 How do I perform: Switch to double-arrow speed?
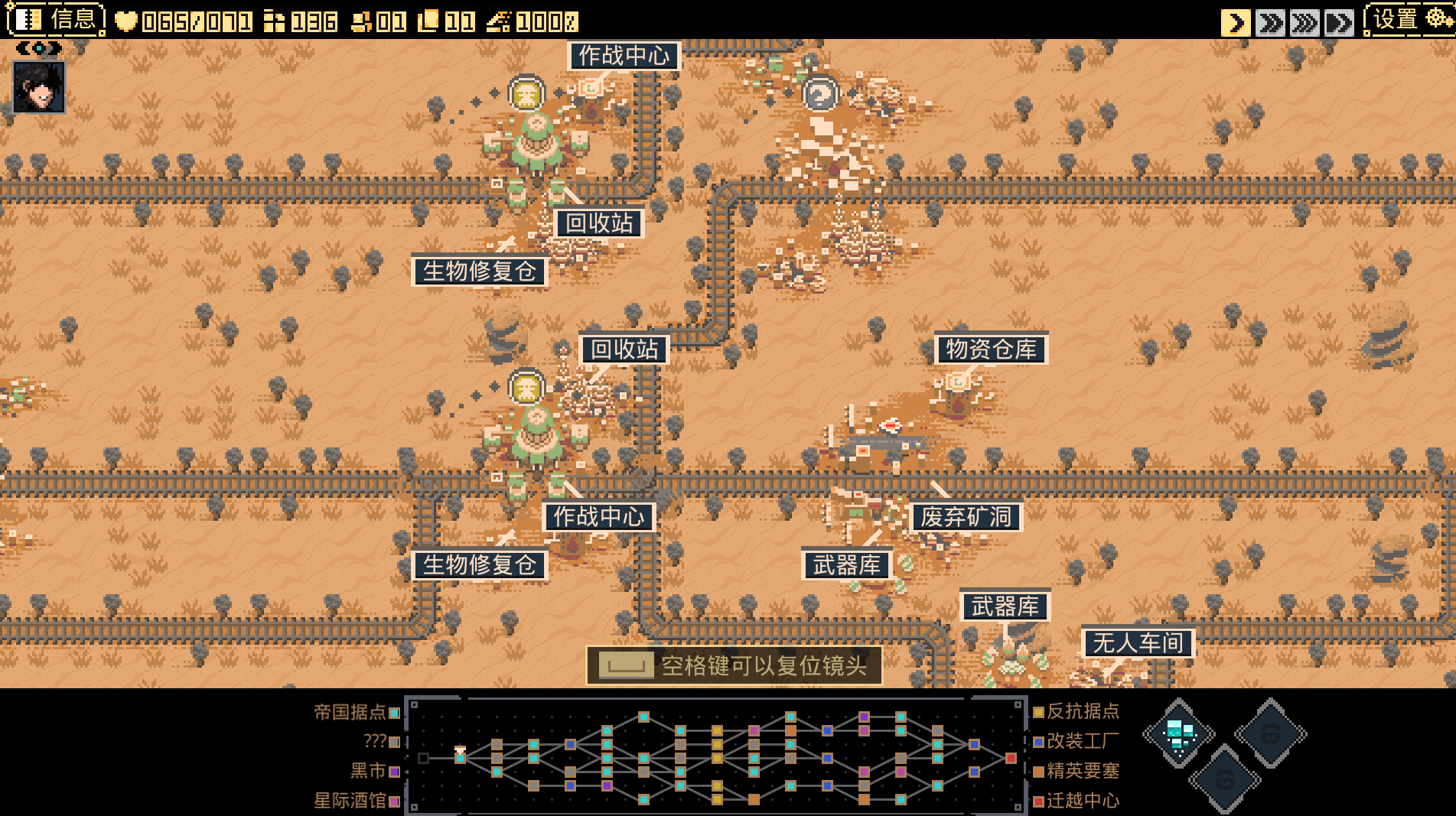[1271, 23]
